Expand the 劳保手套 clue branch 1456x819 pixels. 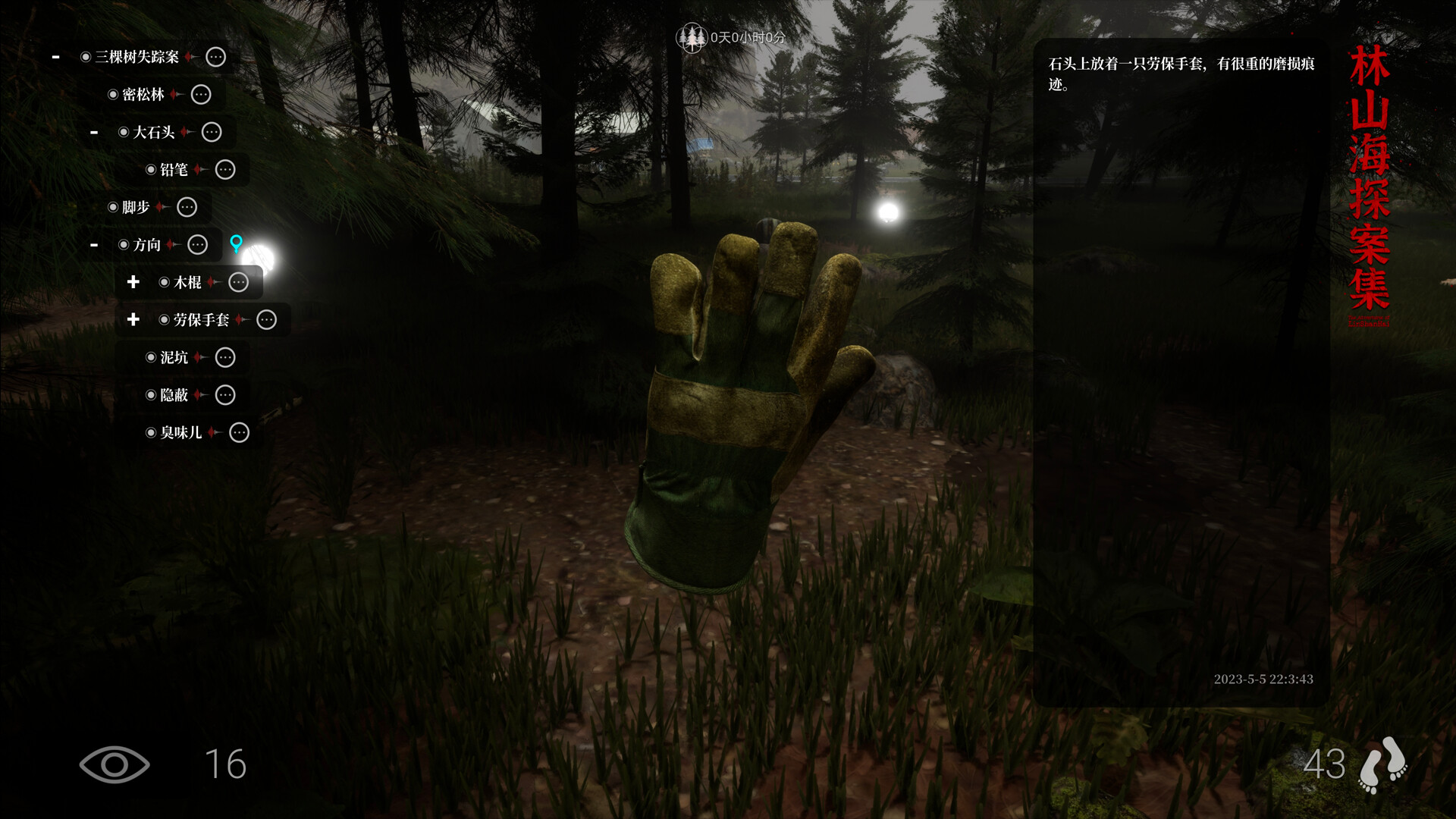[133, 320]
